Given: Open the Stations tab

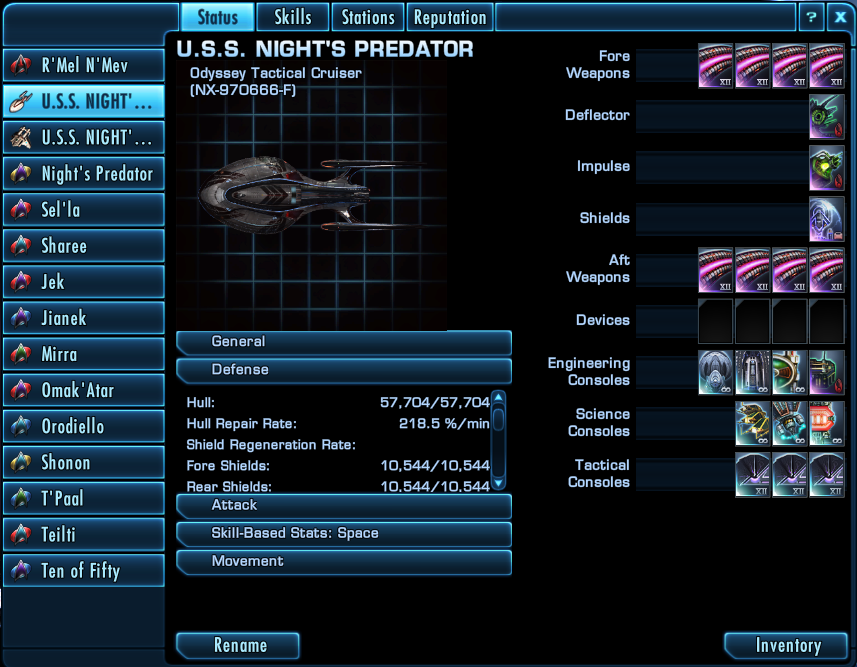Looking at the screenshot, I should pos(368,17).
